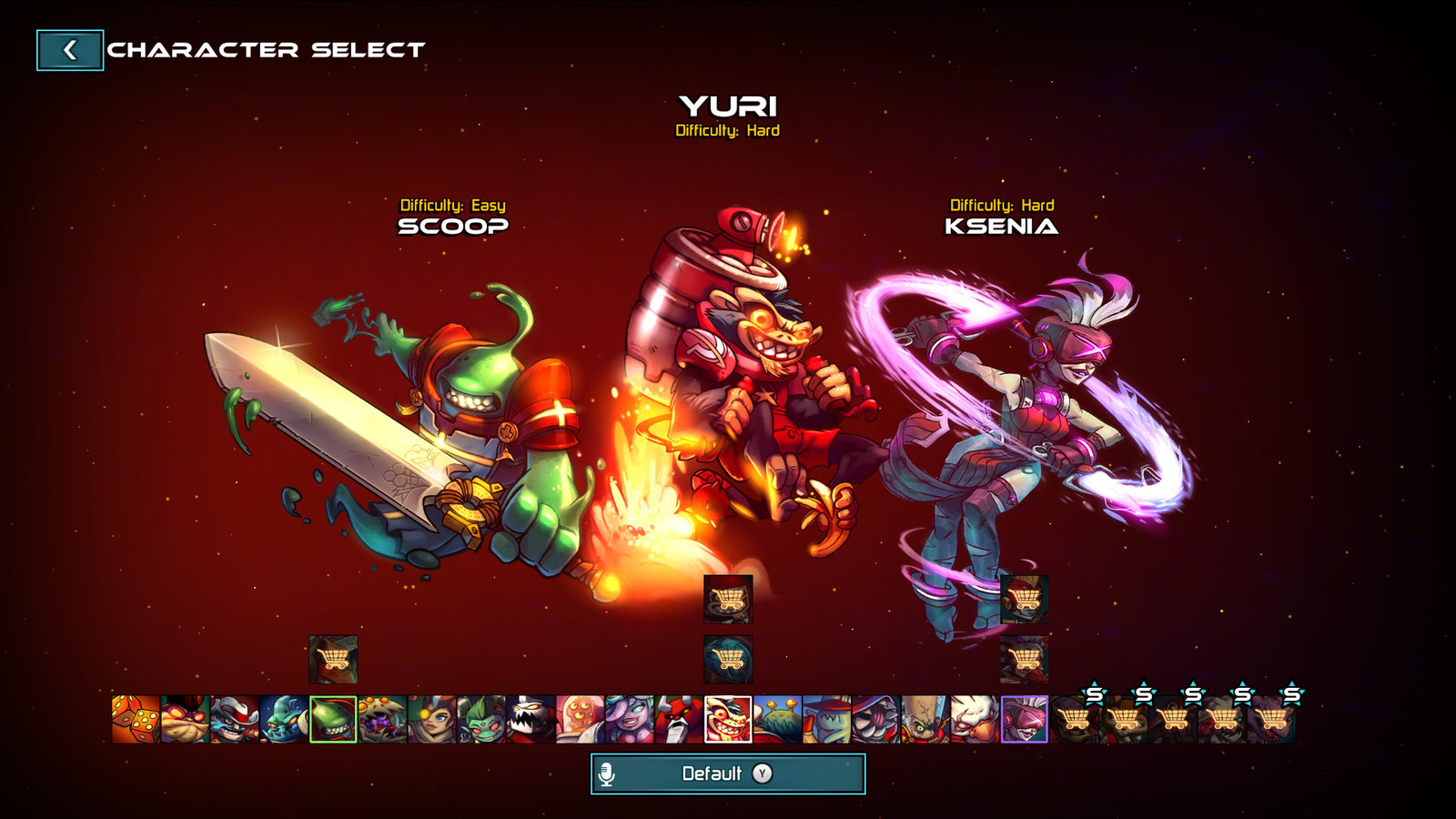Viewport: 1456px width, 819px height.
Task: Choose Ayla's green-haired portrait
Action: pos(480,719)
